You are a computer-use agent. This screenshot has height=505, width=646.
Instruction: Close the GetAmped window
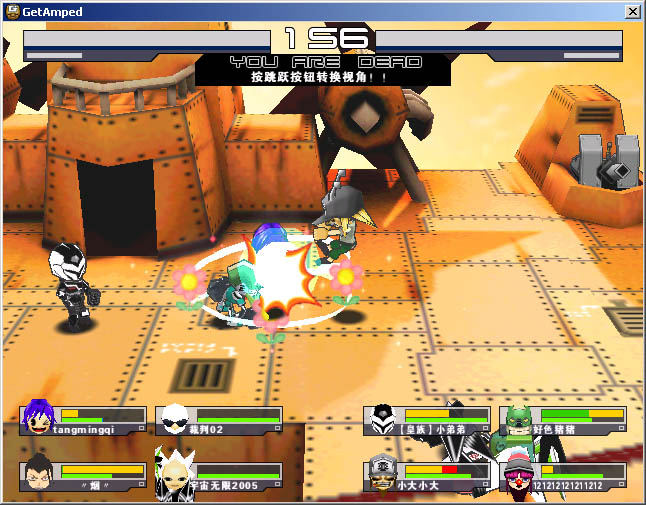[x=632, y=12]
